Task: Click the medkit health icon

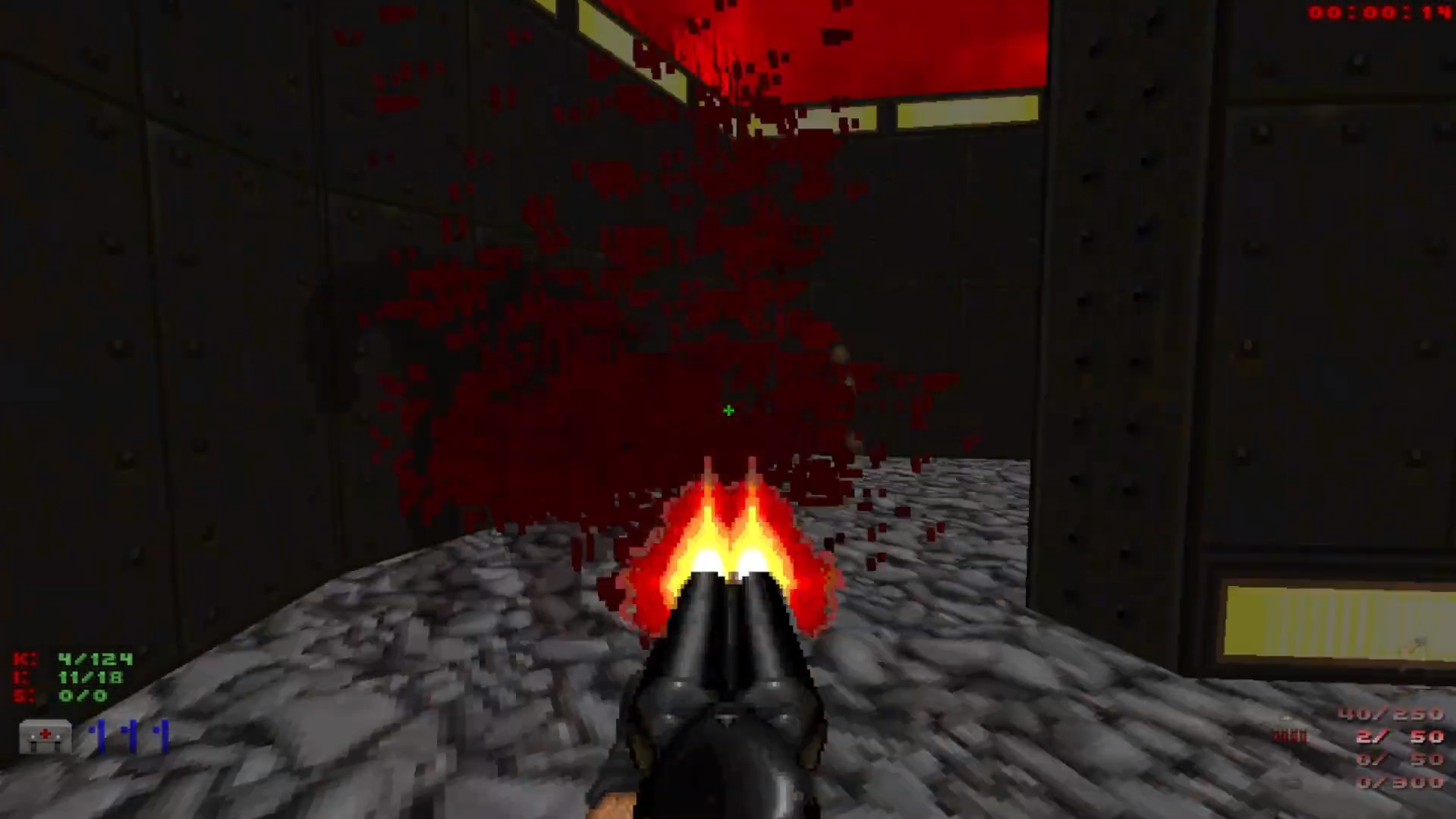Action: [44, 738]
